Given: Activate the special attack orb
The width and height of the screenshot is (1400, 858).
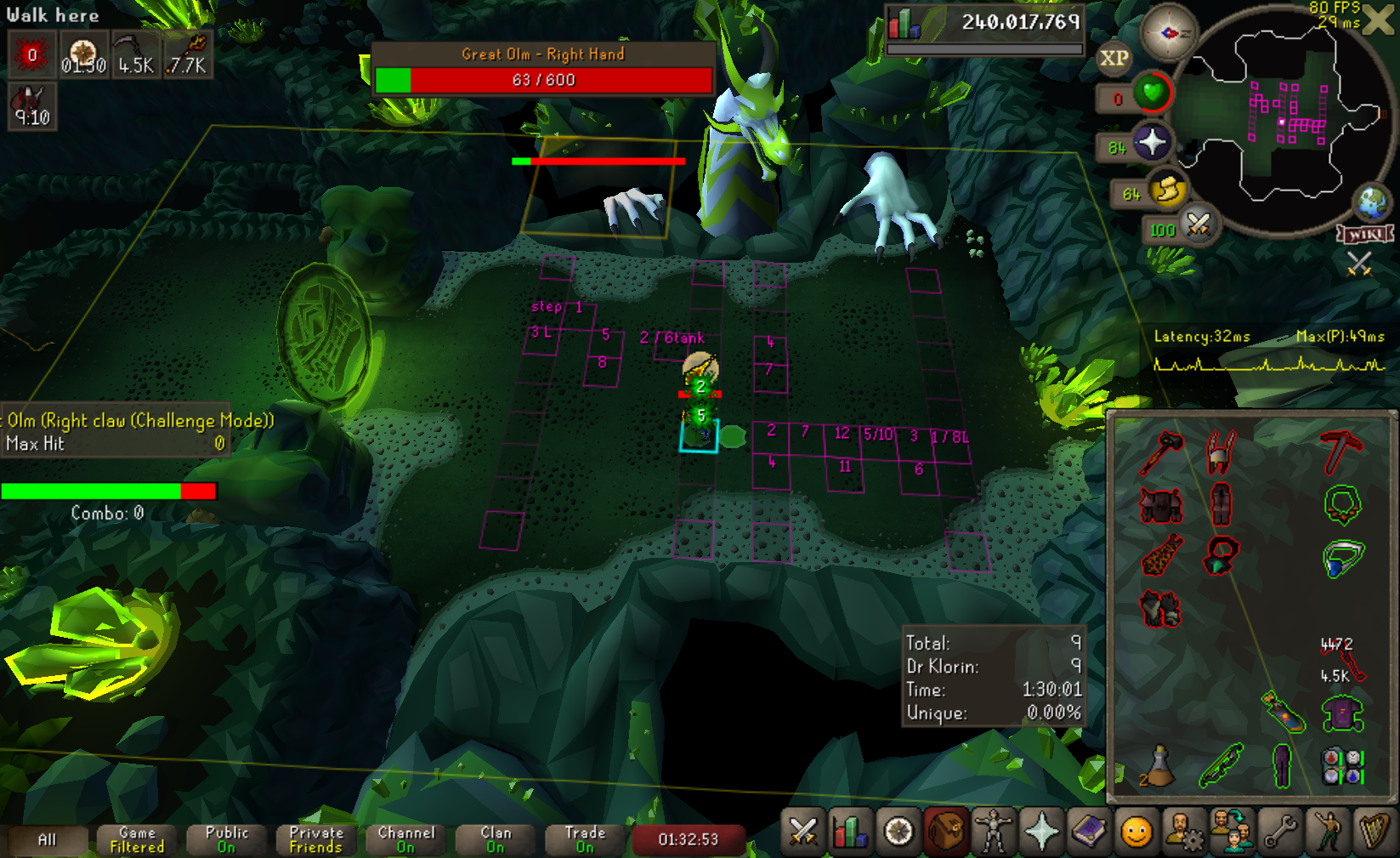Looking at the screenshot, I should [x=1199, y=225].
